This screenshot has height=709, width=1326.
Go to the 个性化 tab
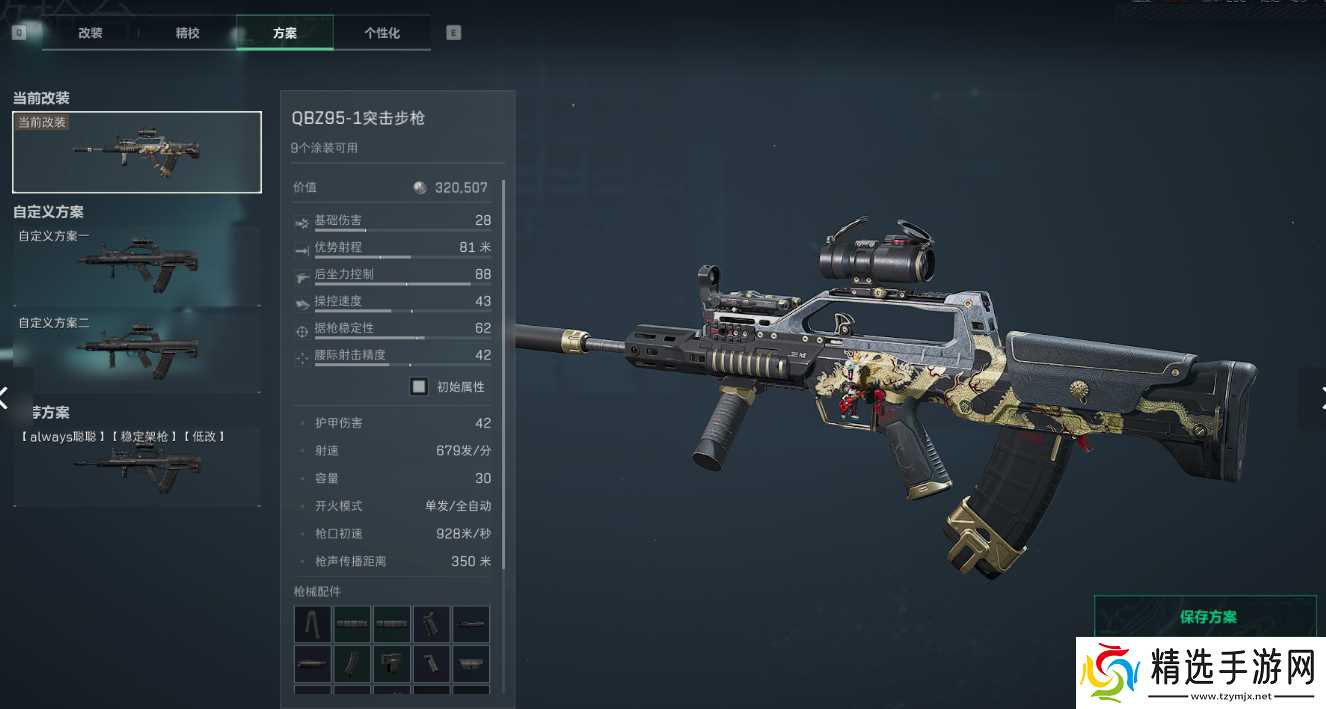click(382, 33)
